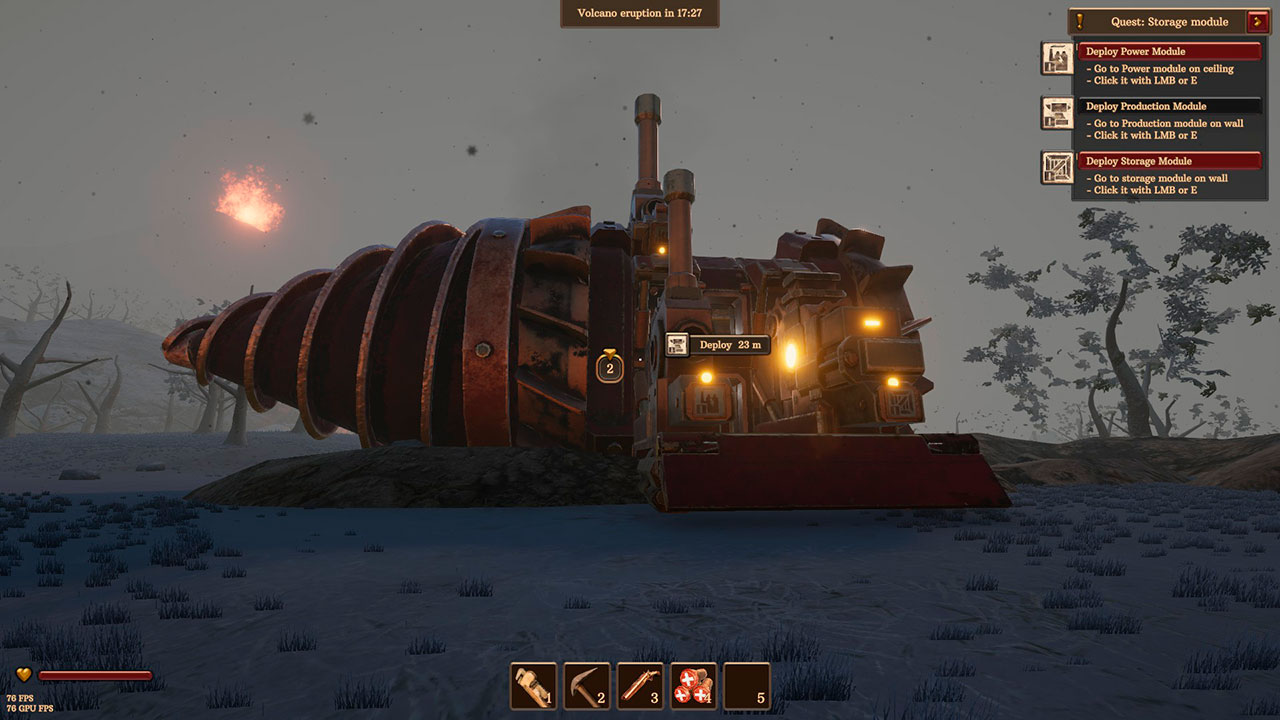This screenshot has width=1280, height=720.
Task: Click the storage crate objective icon
Action: pyautogui.click(x=1056, y=167)
